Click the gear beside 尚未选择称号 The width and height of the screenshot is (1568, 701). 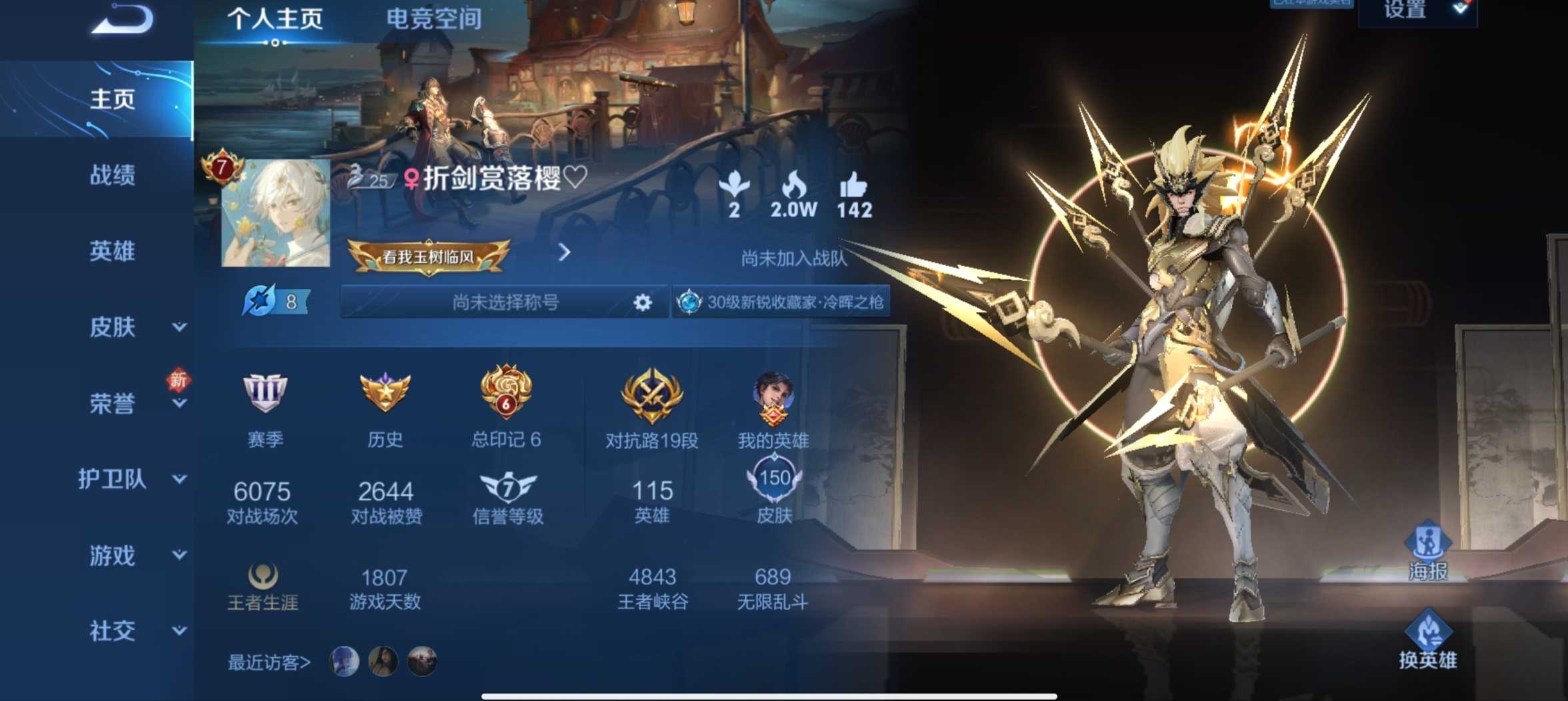point(641,302)
